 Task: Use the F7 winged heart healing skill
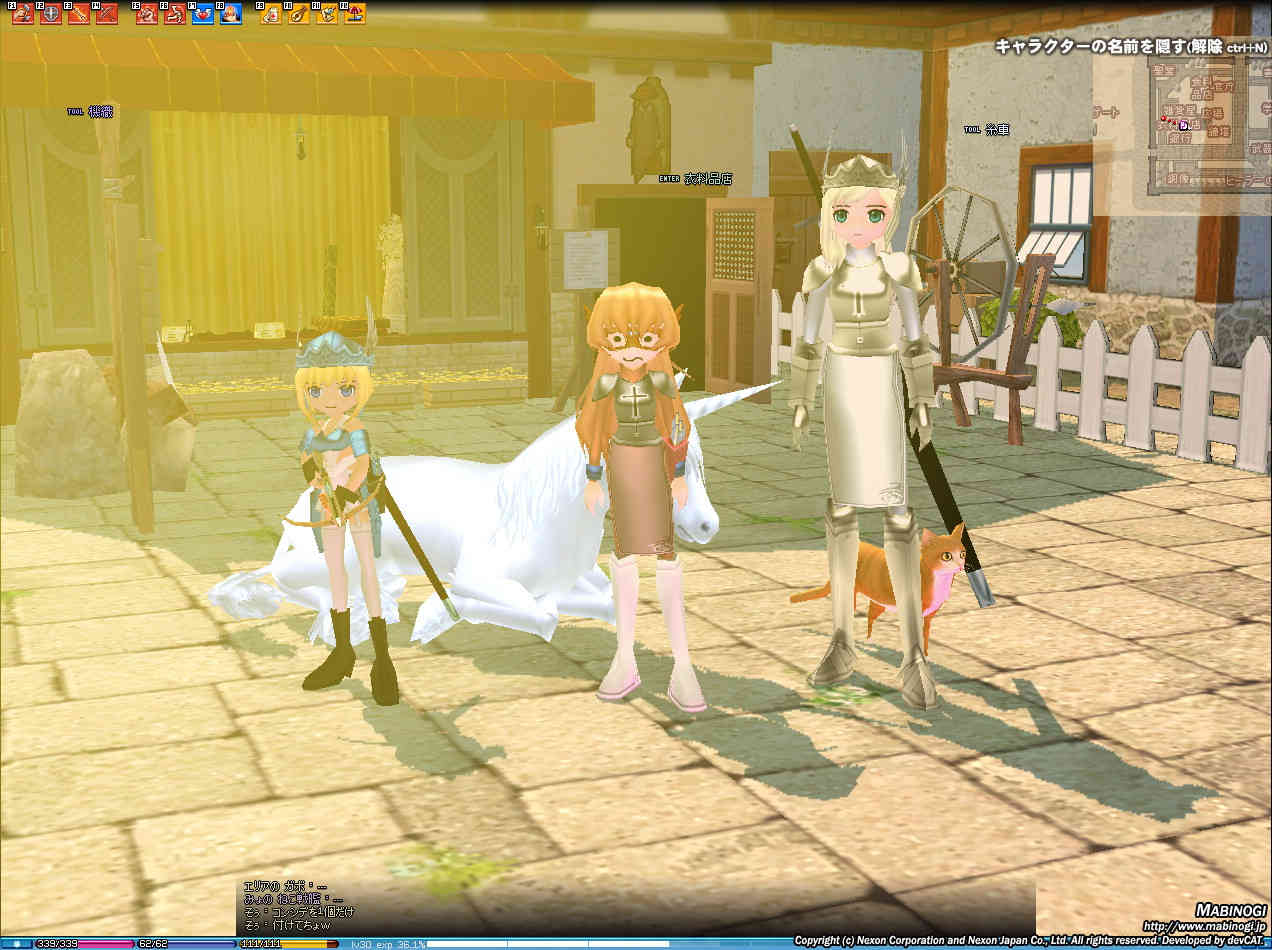tap(202, 14)
